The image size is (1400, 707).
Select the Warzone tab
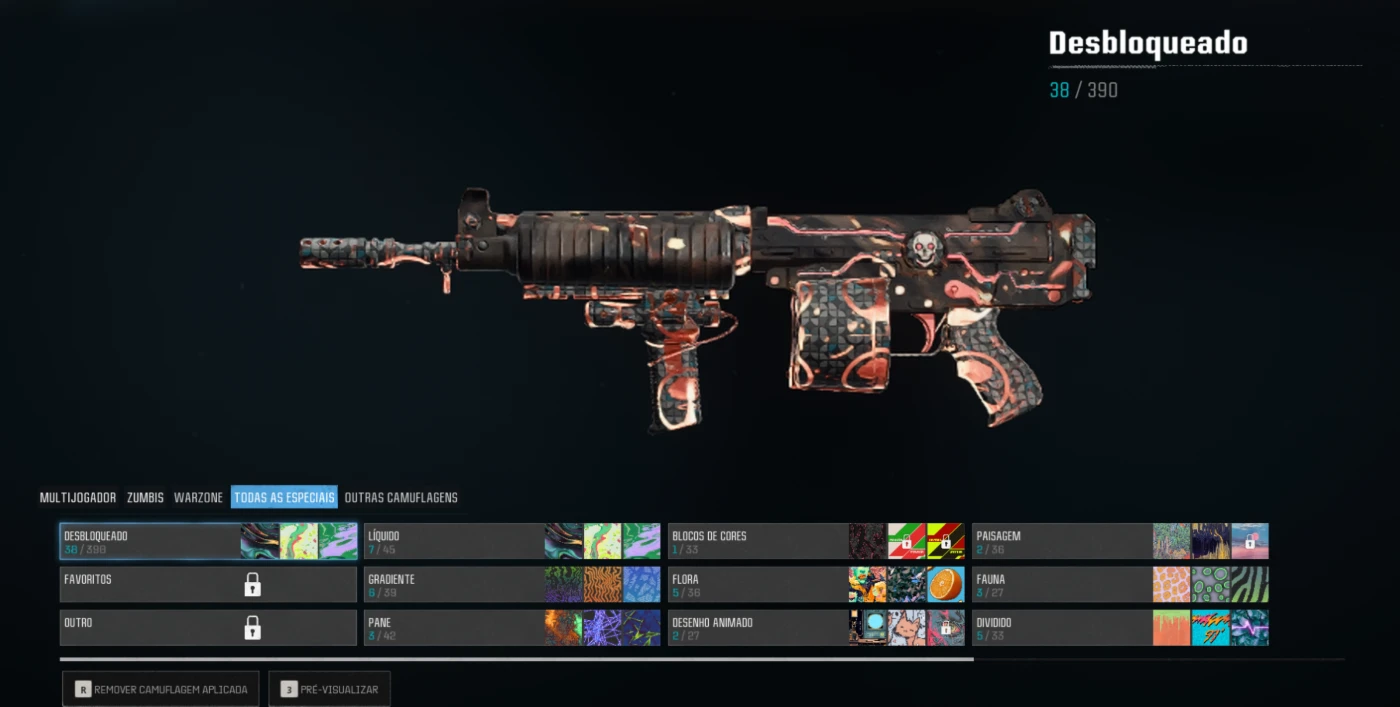(198, 497)
